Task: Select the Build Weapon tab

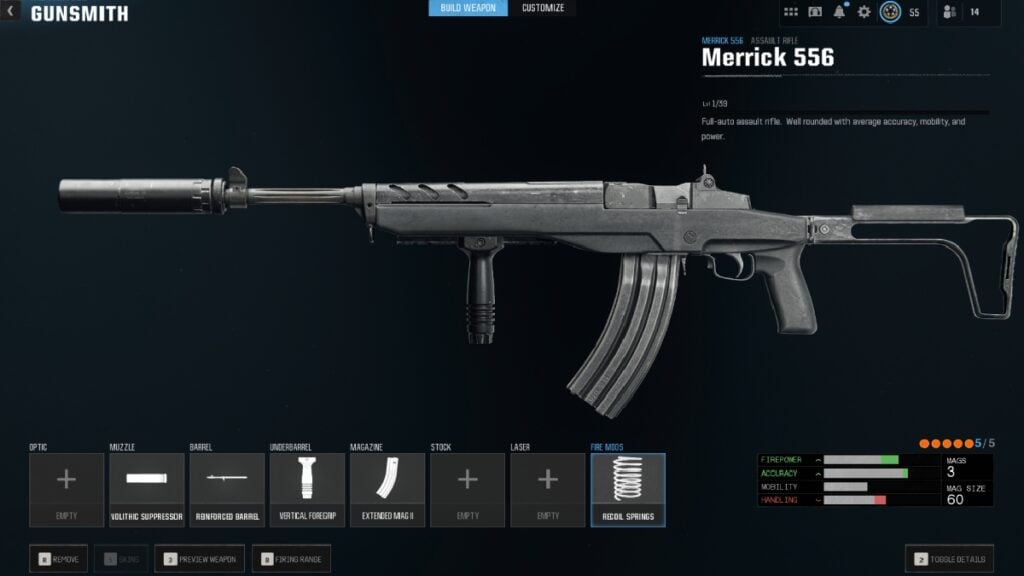Action: tap(468, 8)
